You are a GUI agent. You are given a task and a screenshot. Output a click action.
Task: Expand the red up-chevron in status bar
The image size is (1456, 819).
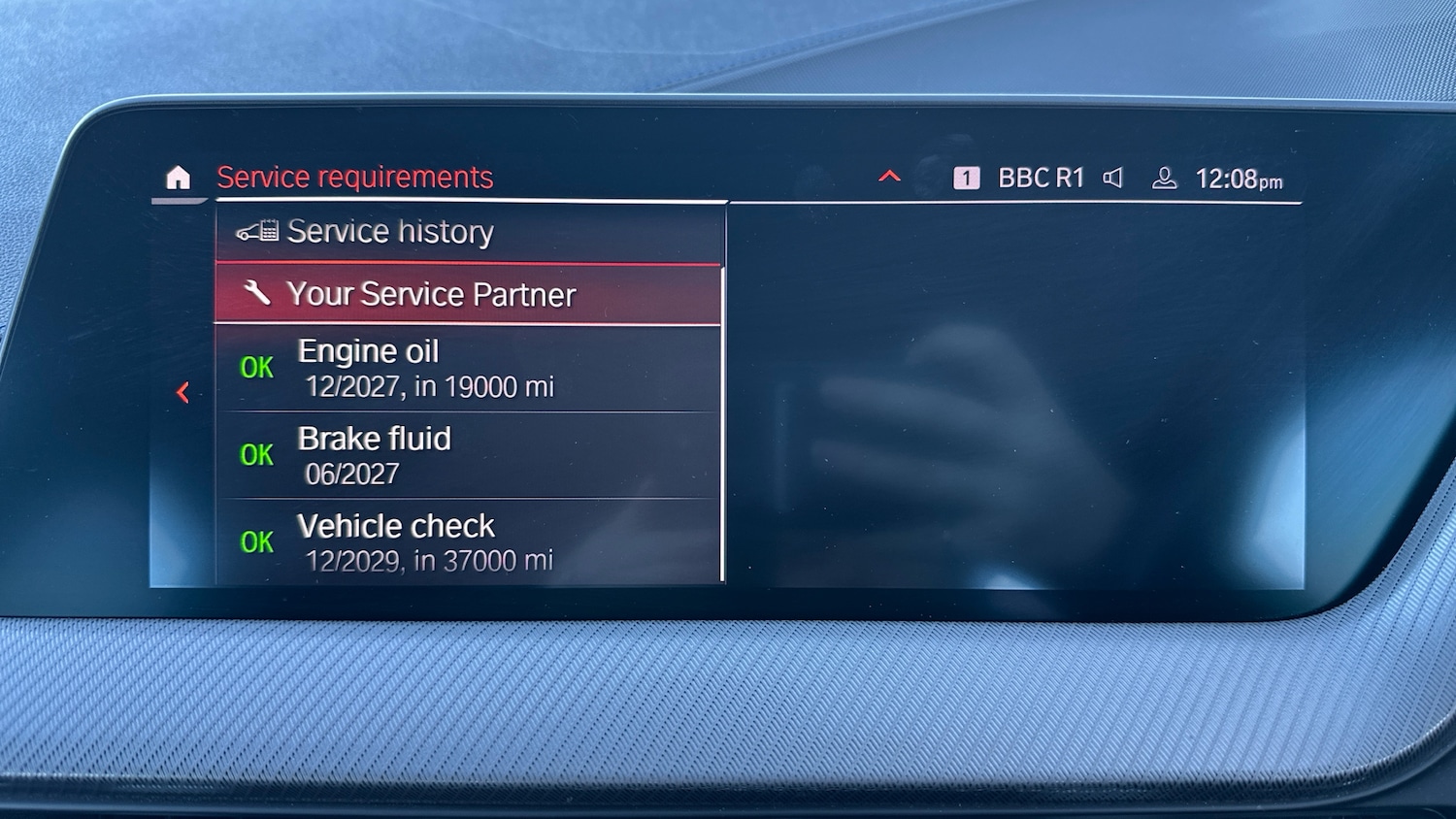pos(889,177)
